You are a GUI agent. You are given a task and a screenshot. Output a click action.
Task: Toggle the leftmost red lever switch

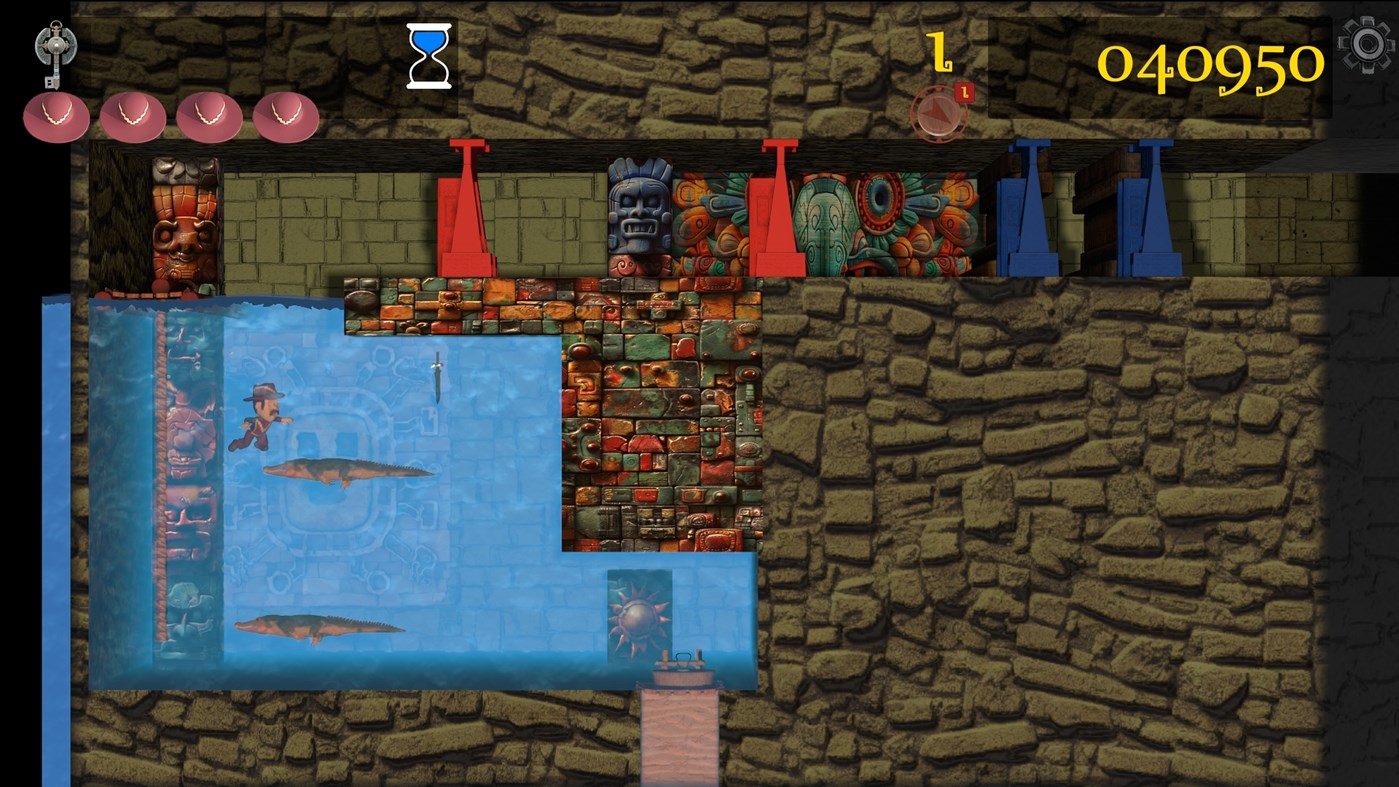(x=466, y=210)
